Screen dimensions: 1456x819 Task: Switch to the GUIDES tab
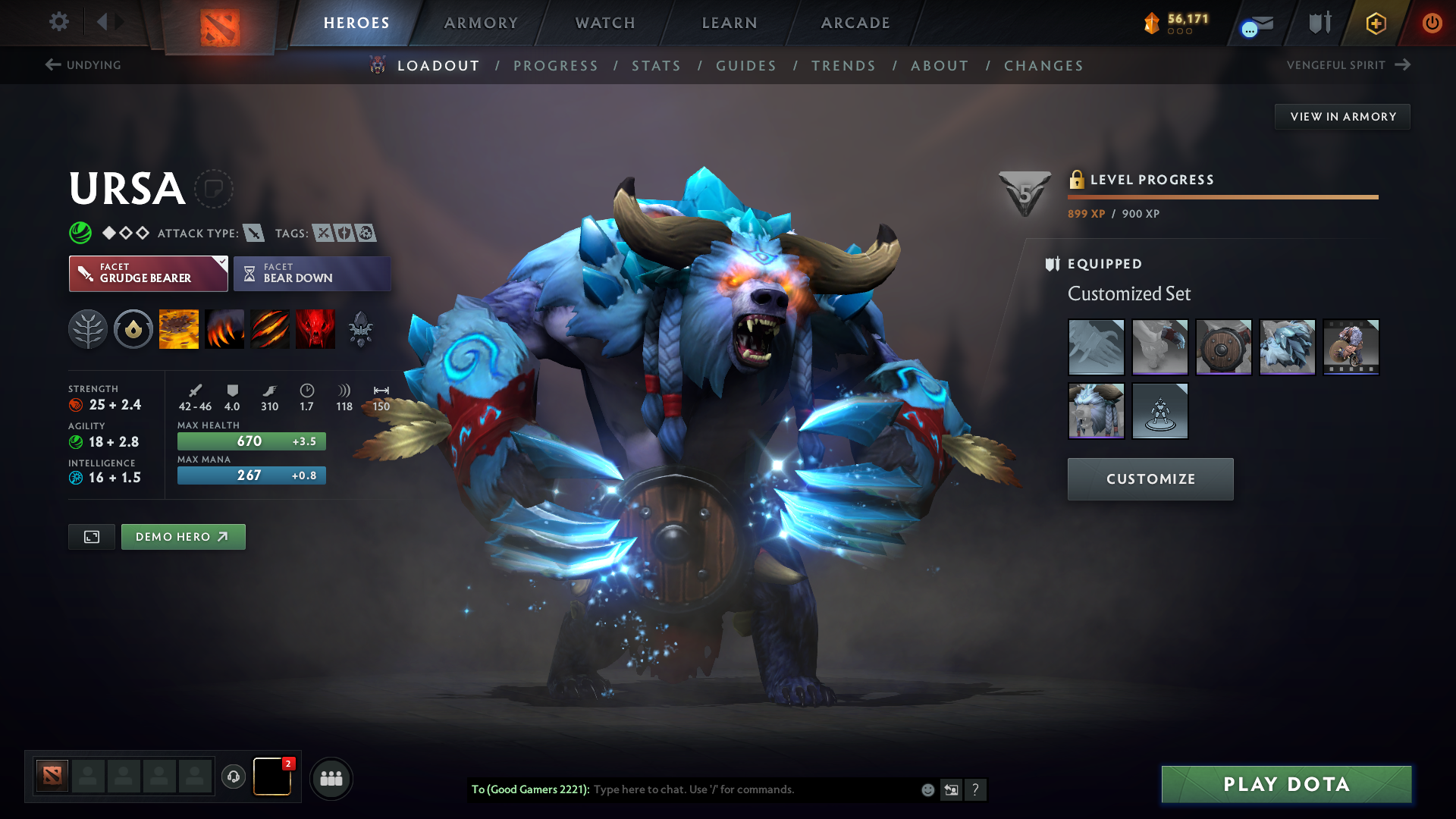click(x=746, y=66)
